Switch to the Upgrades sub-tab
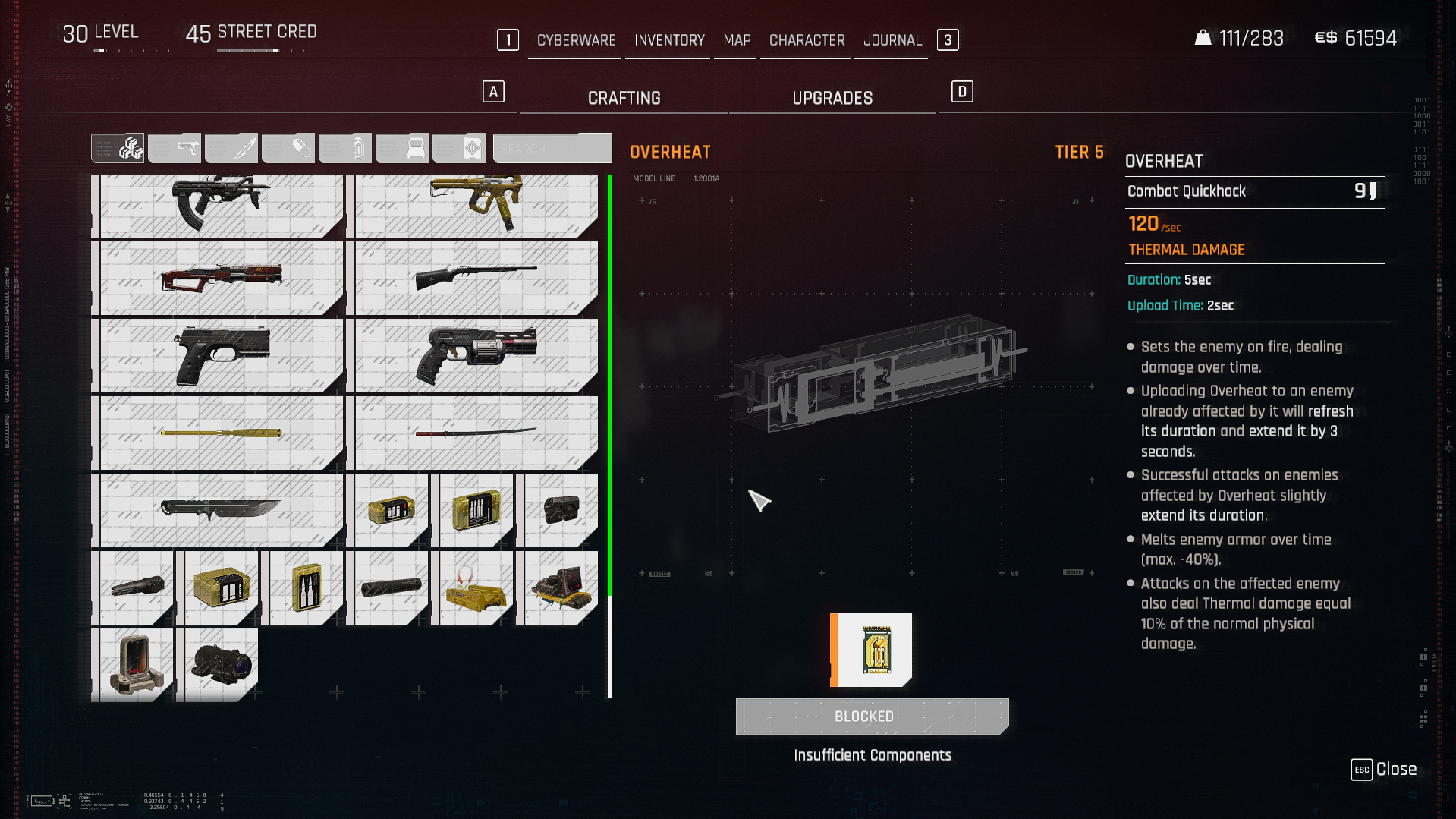The image size is (1456, 819). (x=832, y=99)
